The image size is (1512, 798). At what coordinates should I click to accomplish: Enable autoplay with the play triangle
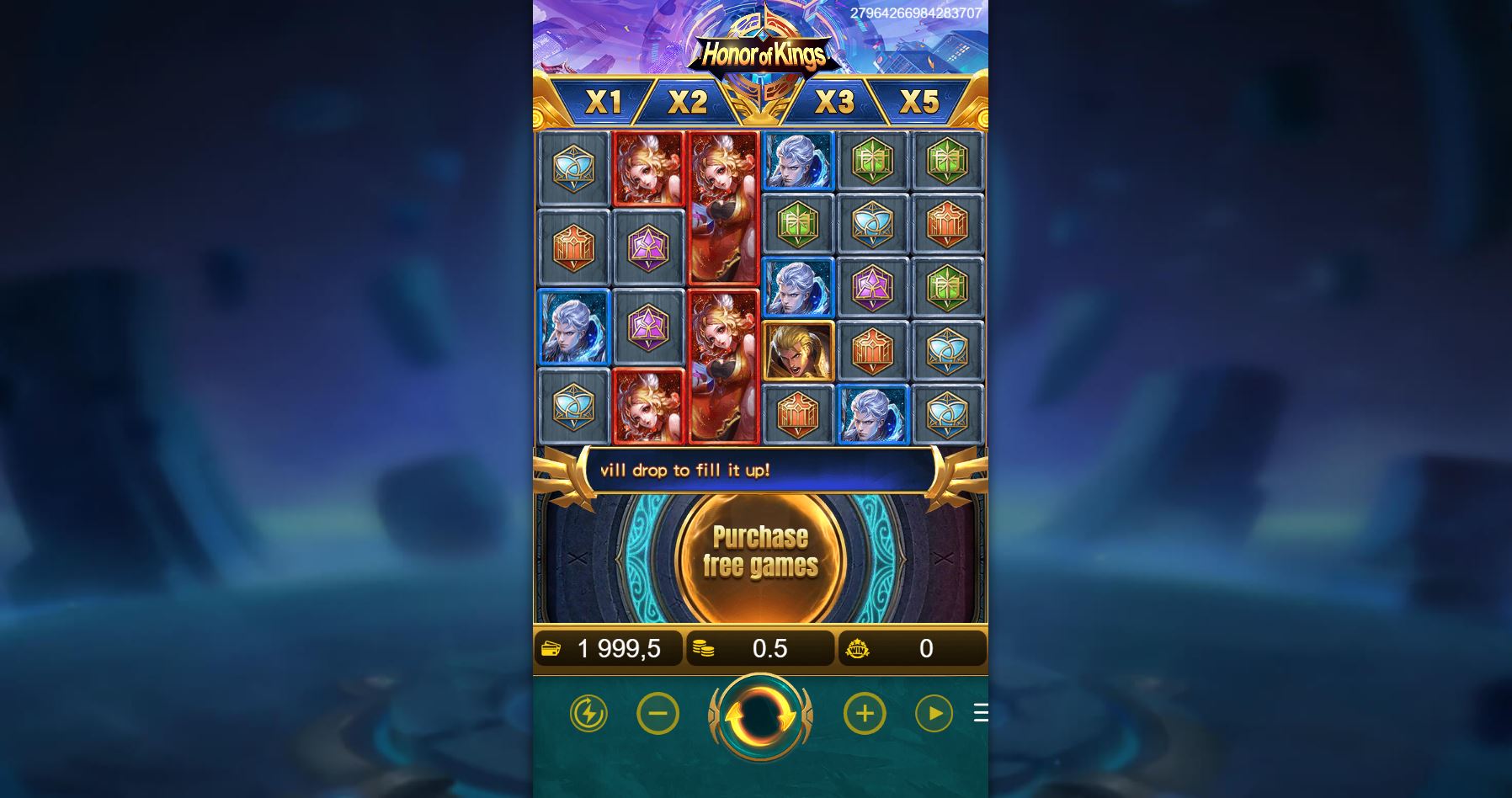(x=935, y=713)
